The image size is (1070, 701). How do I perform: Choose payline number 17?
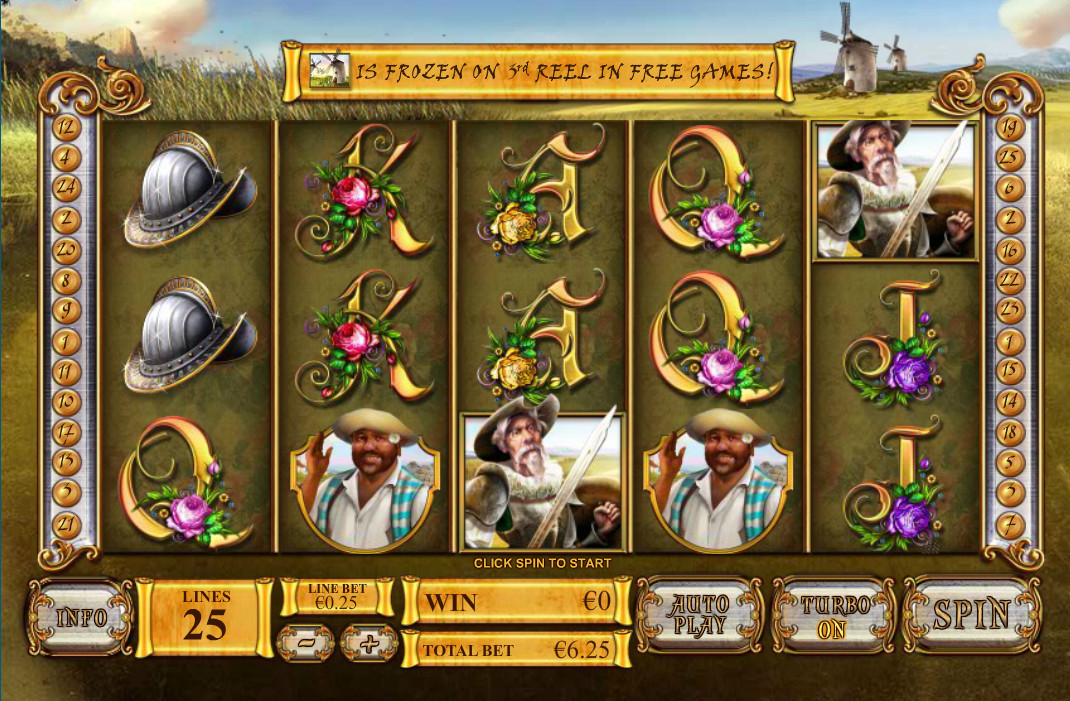[67, 433]
